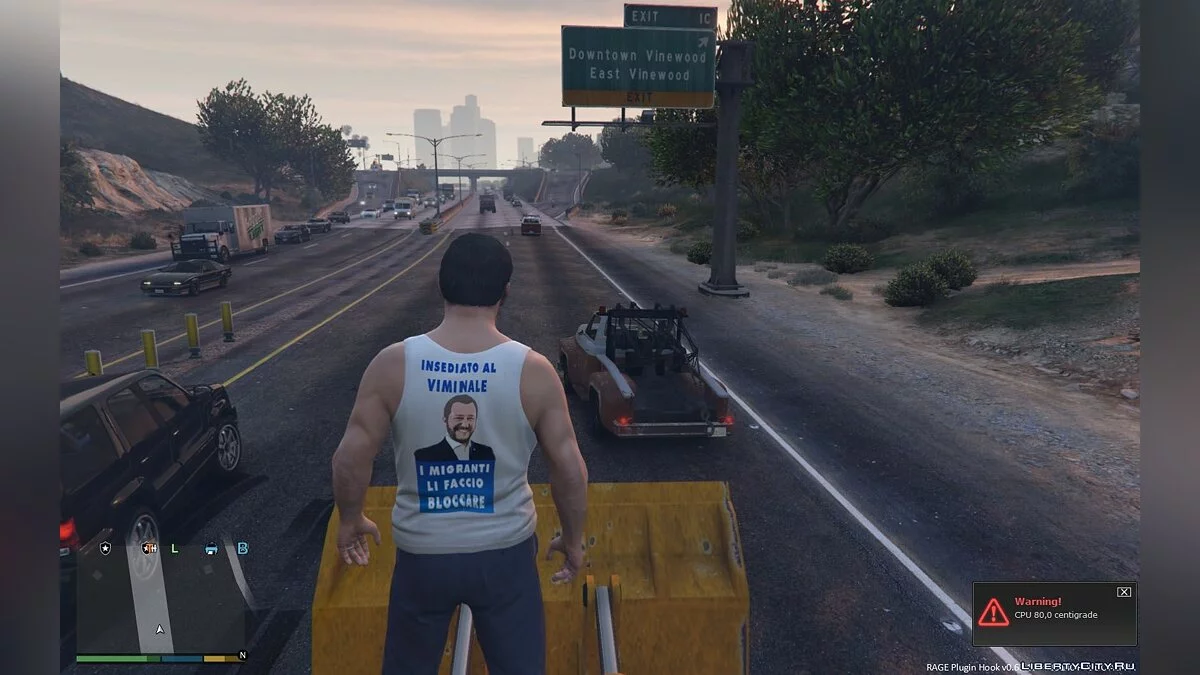Click the blue car blip on minimap

point(211,548)
